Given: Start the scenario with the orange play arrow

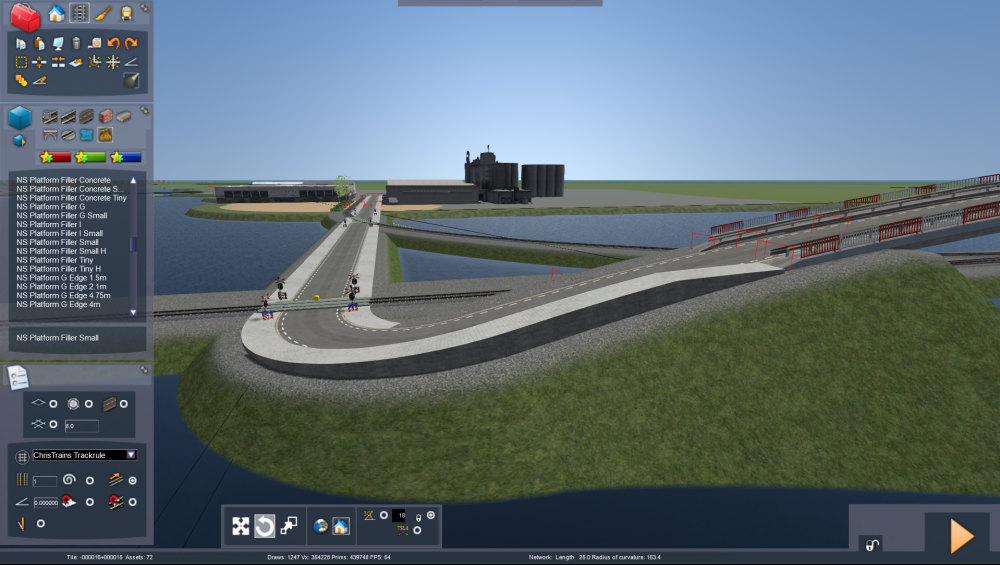Looking at the screenshot, I should point(961,537).
